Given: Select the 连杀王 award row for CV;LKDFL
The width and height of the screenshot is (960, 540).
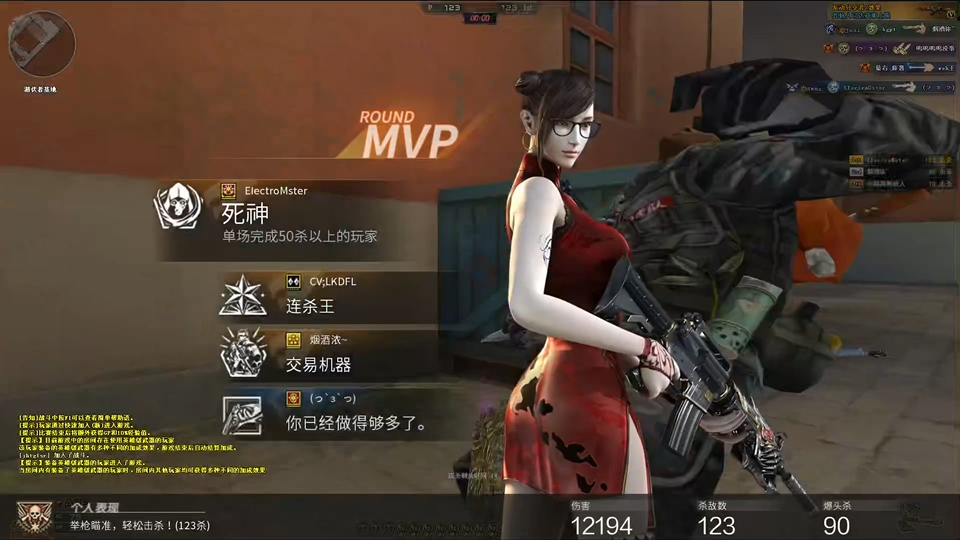Looking at the screenshot, I should click(x=330, y=297).
